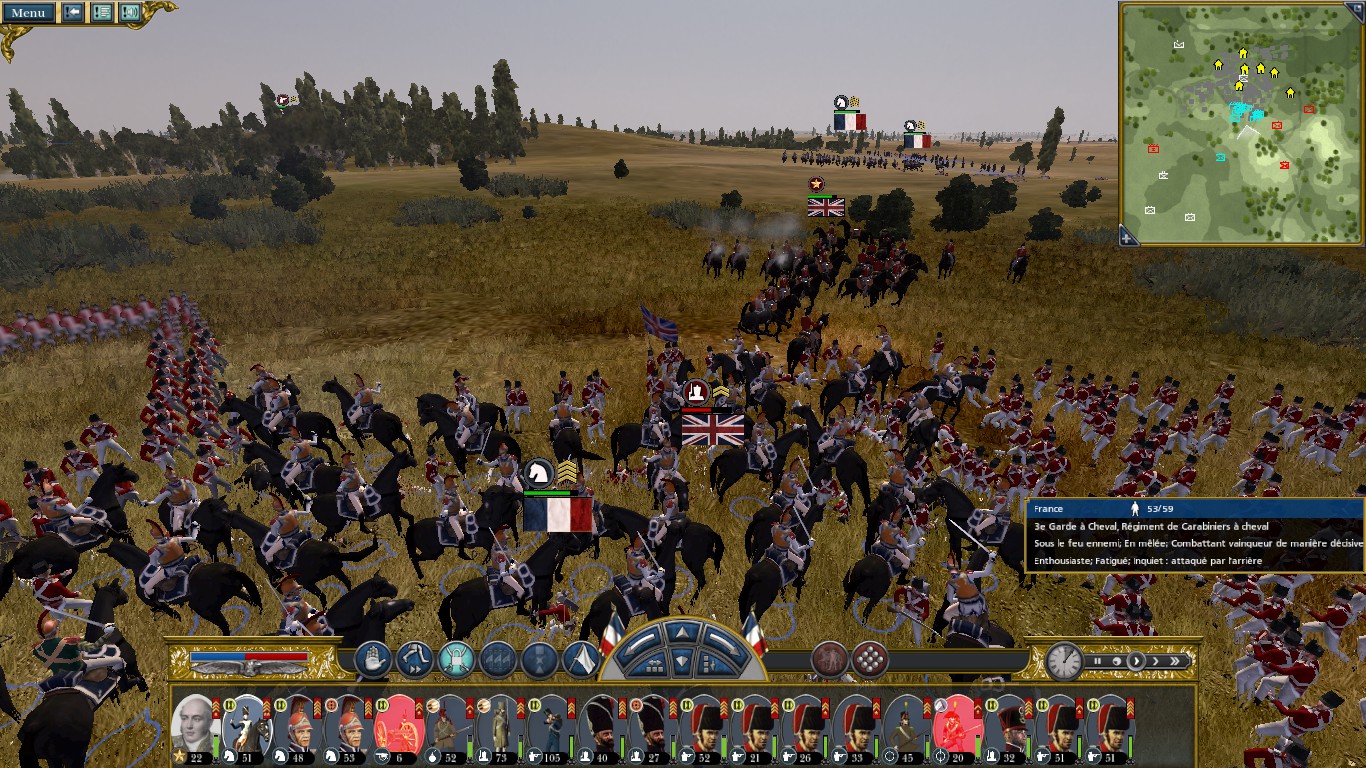
Task: Open the text list alert button
Action: point(102,13)
